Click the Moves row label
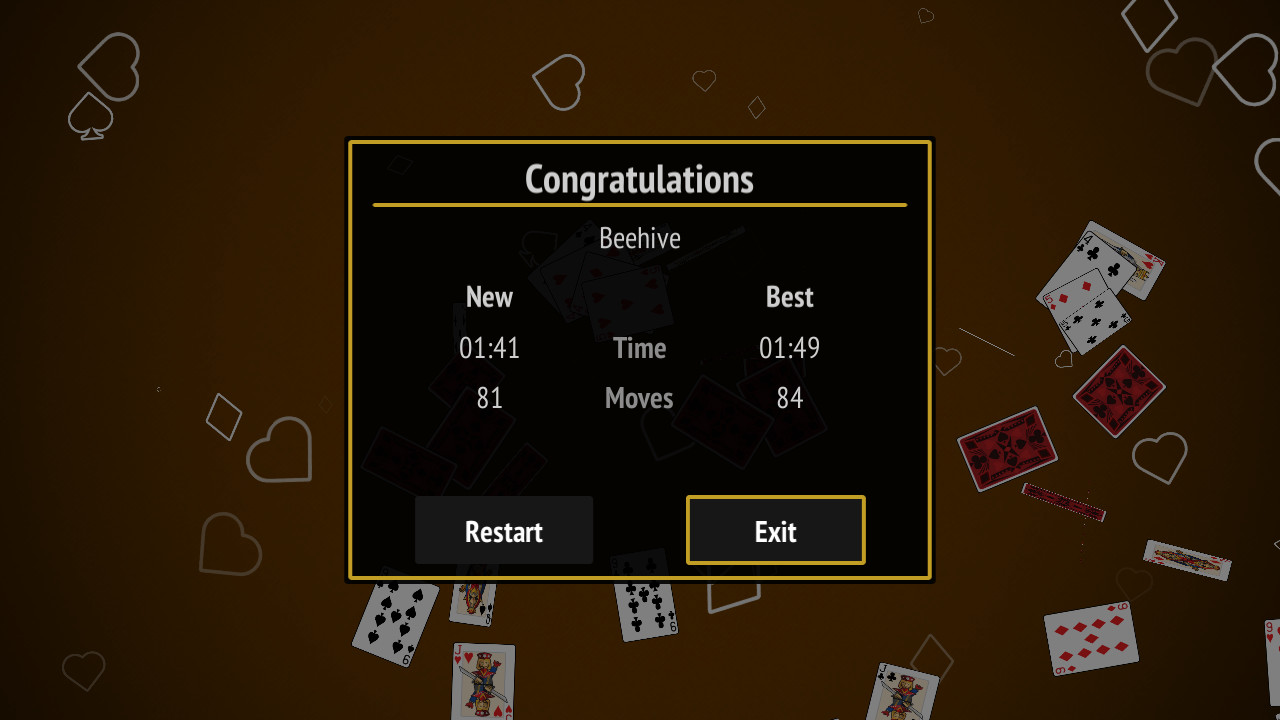Viewport: 1280px width, 720px height. 639,398
